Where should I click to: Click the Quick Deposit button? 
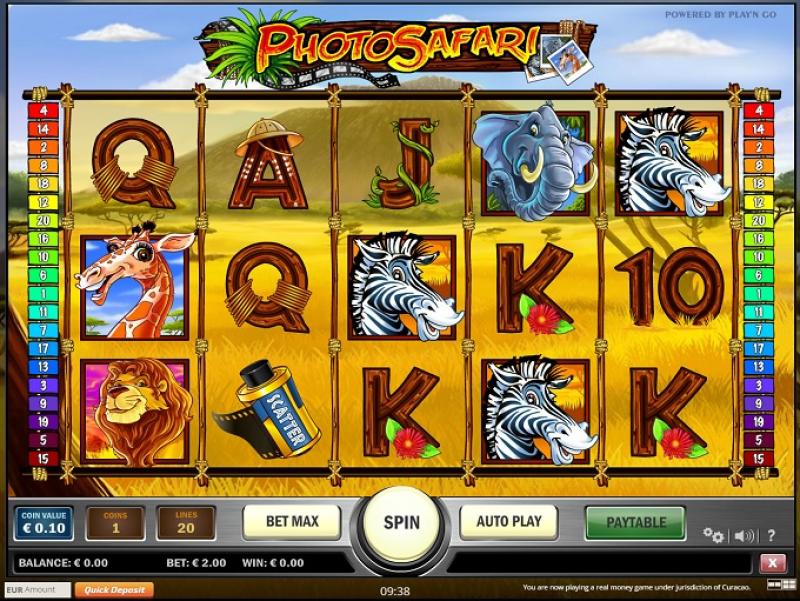click(x=113, y=590)
